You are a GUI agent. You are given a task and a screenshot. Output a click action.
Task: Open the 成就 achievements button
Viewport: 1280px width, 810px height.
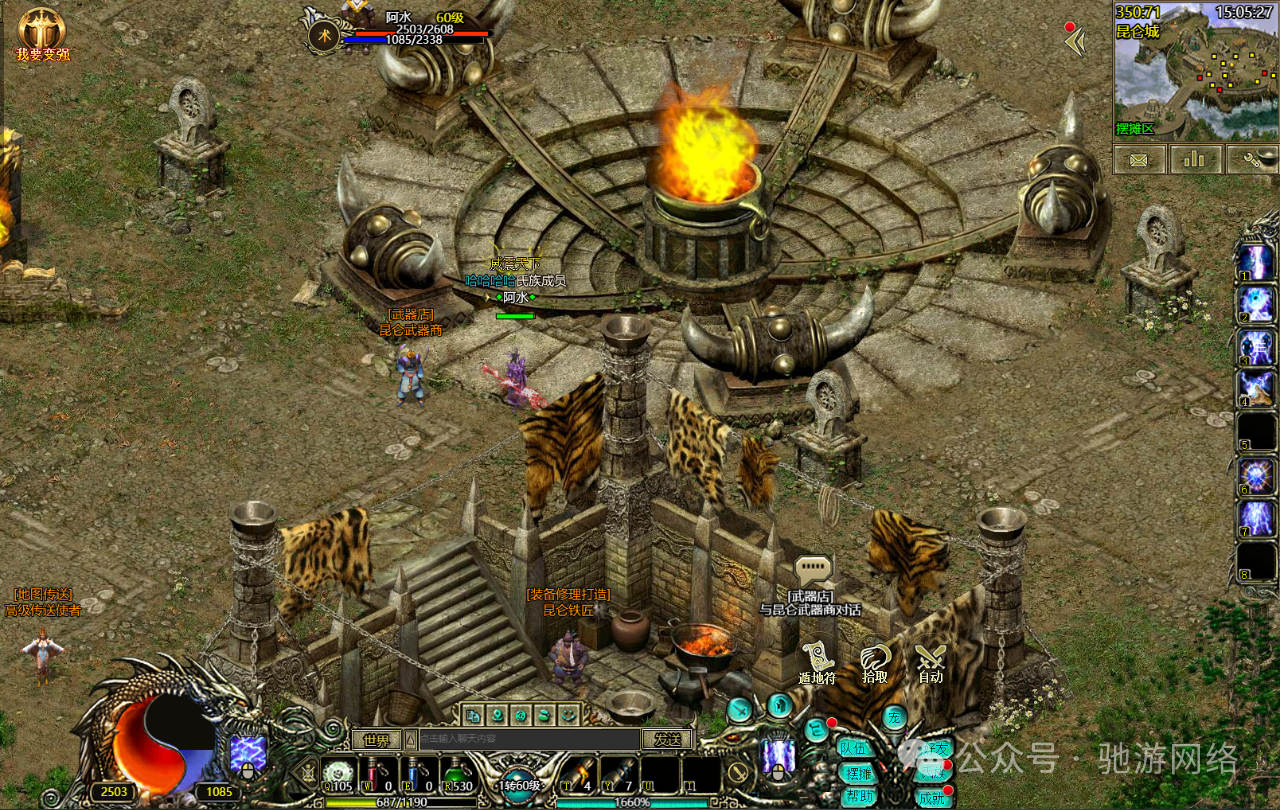pyautogui.click(x=931, y=797)
